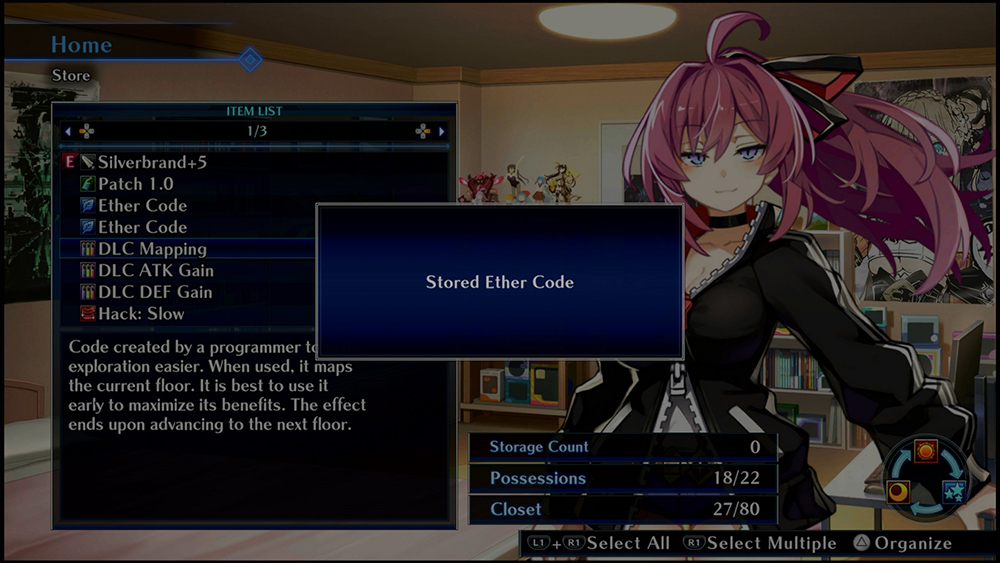
Task: Select the Hack: Slow item
Action: coord(141,314)
